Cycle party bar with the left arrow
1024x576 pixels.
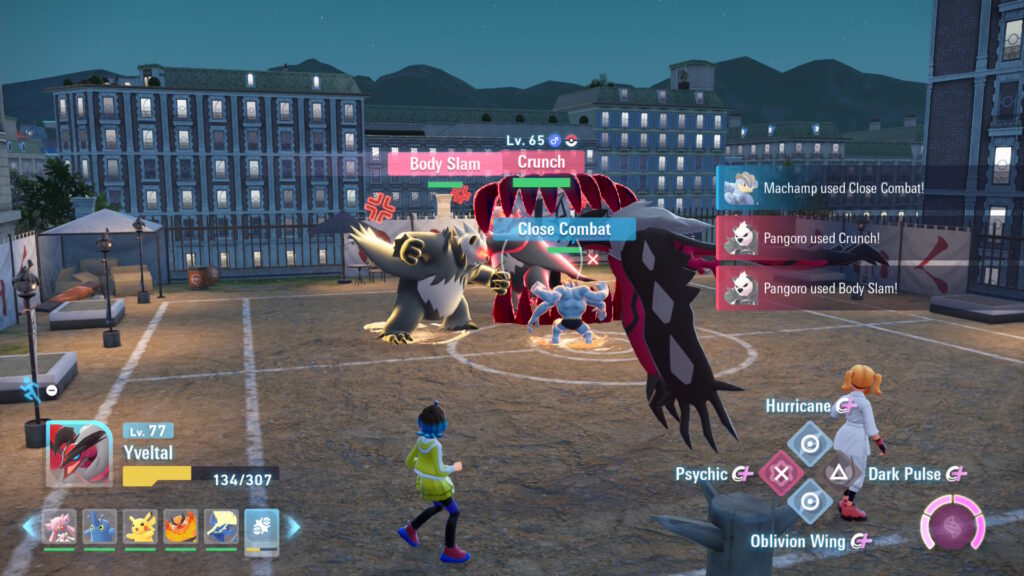pyautogui.click(x=29, y=526)
